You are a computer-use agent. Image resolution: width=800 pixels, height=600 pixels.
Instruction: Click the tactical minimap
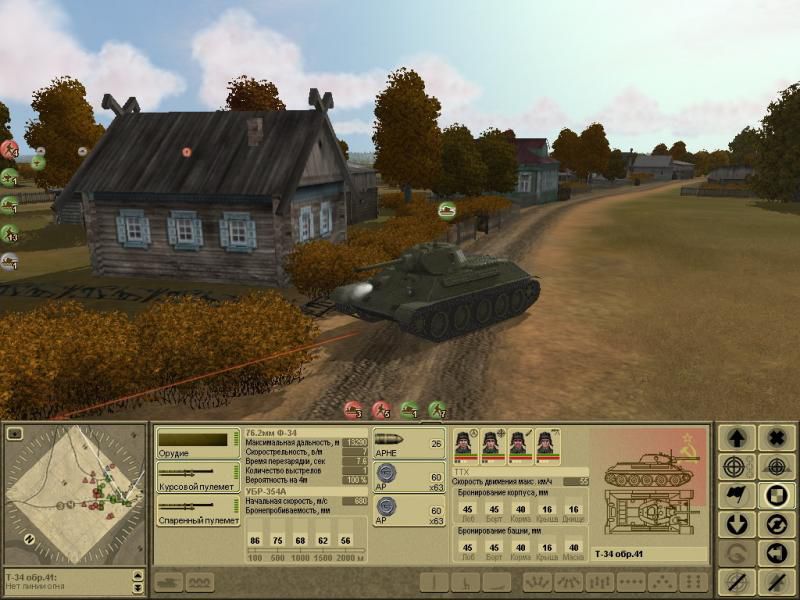(x=75, y=494)
